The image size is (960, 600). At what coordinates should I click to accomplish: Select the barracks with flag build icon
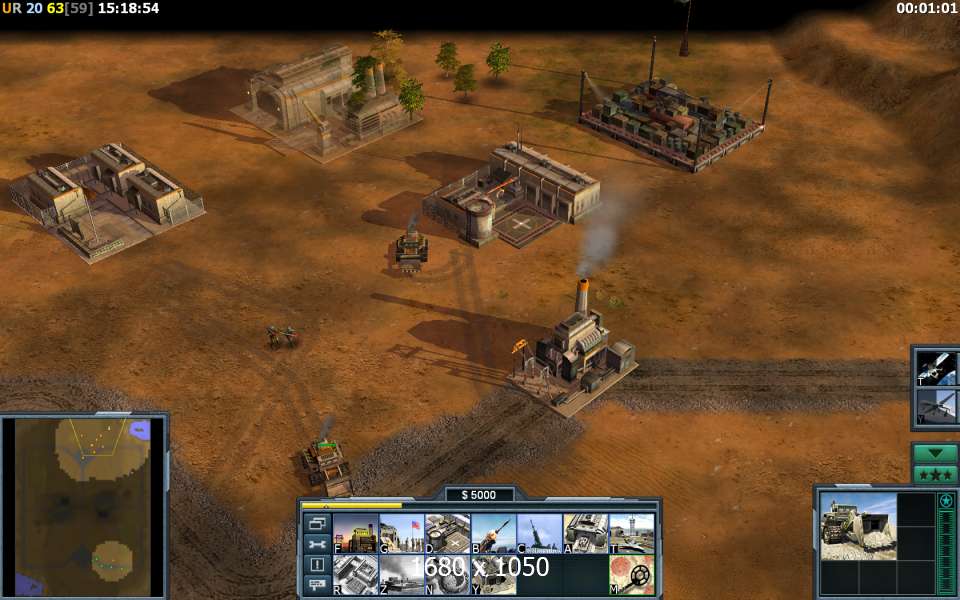click(401, 533)
